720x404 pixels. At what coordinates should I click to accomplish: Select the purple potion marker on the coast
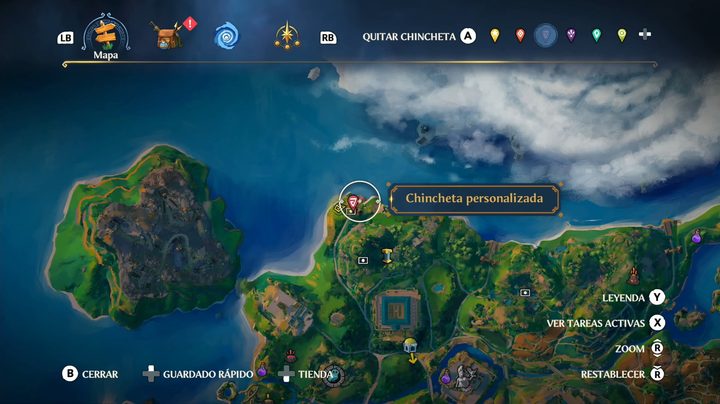point(696,237)
